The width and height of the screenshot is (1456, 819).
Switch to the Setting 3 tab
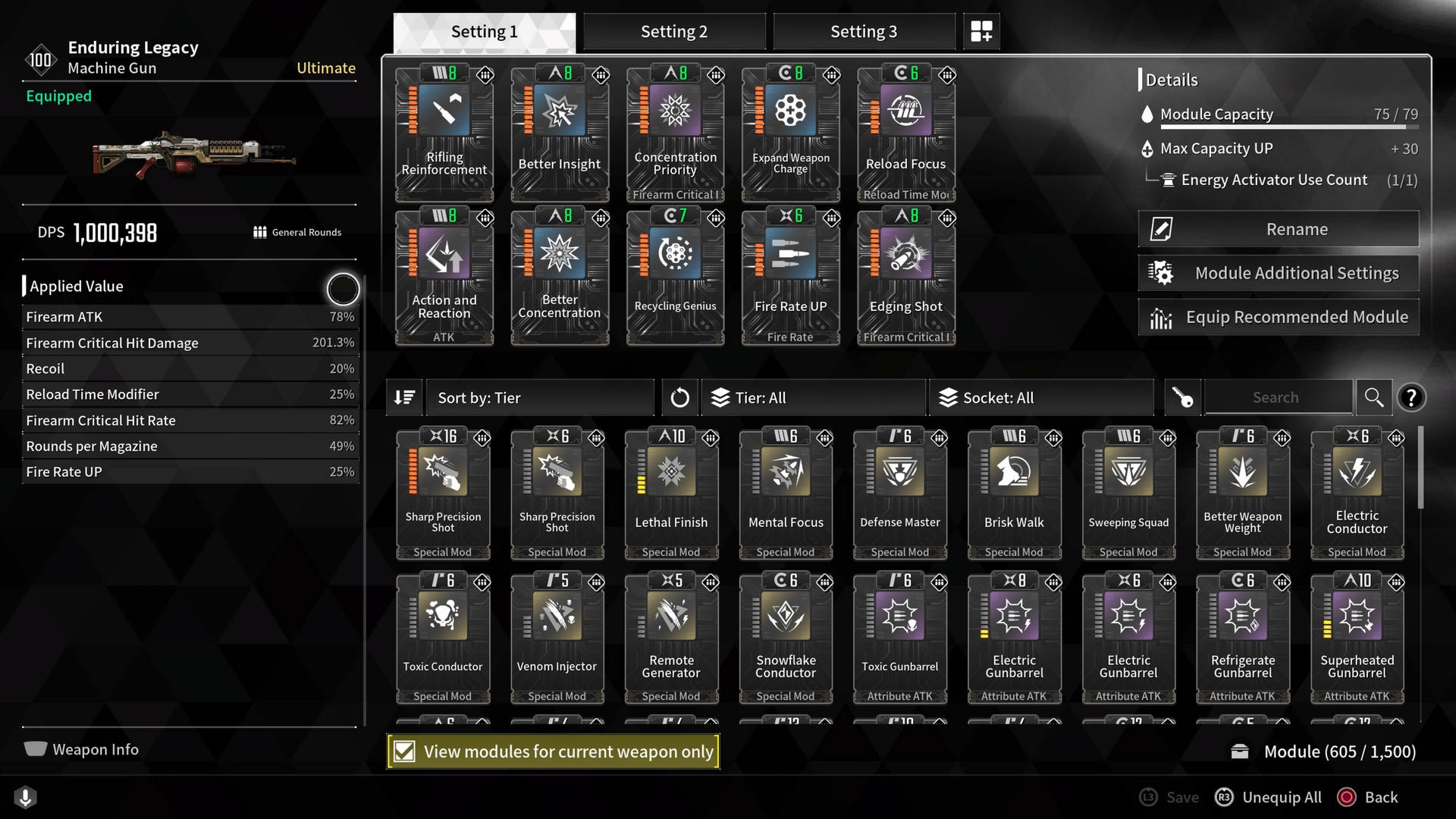(864, 31)
